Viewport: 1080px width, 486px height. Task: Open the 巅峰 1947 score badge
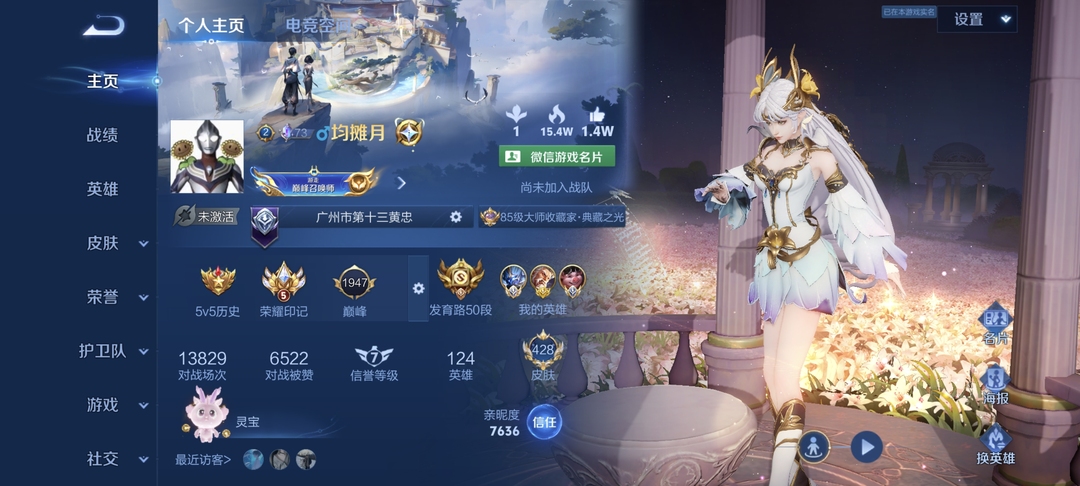[x=354, y=290]
